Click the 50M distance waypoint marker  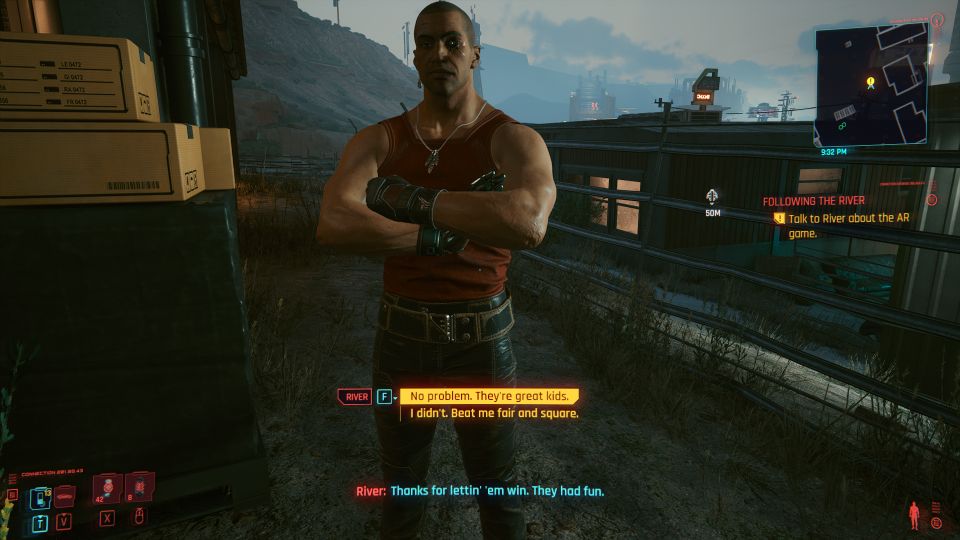712,196
